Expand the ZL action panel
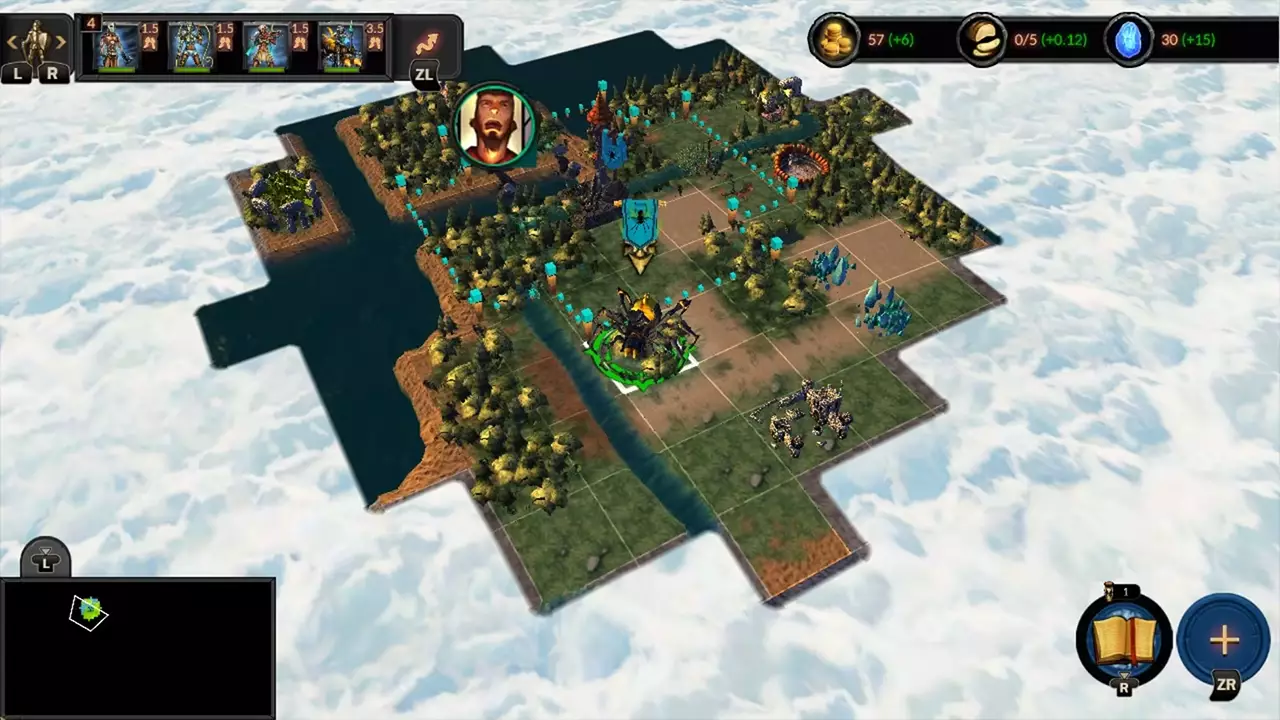 [x=424, y=74]
